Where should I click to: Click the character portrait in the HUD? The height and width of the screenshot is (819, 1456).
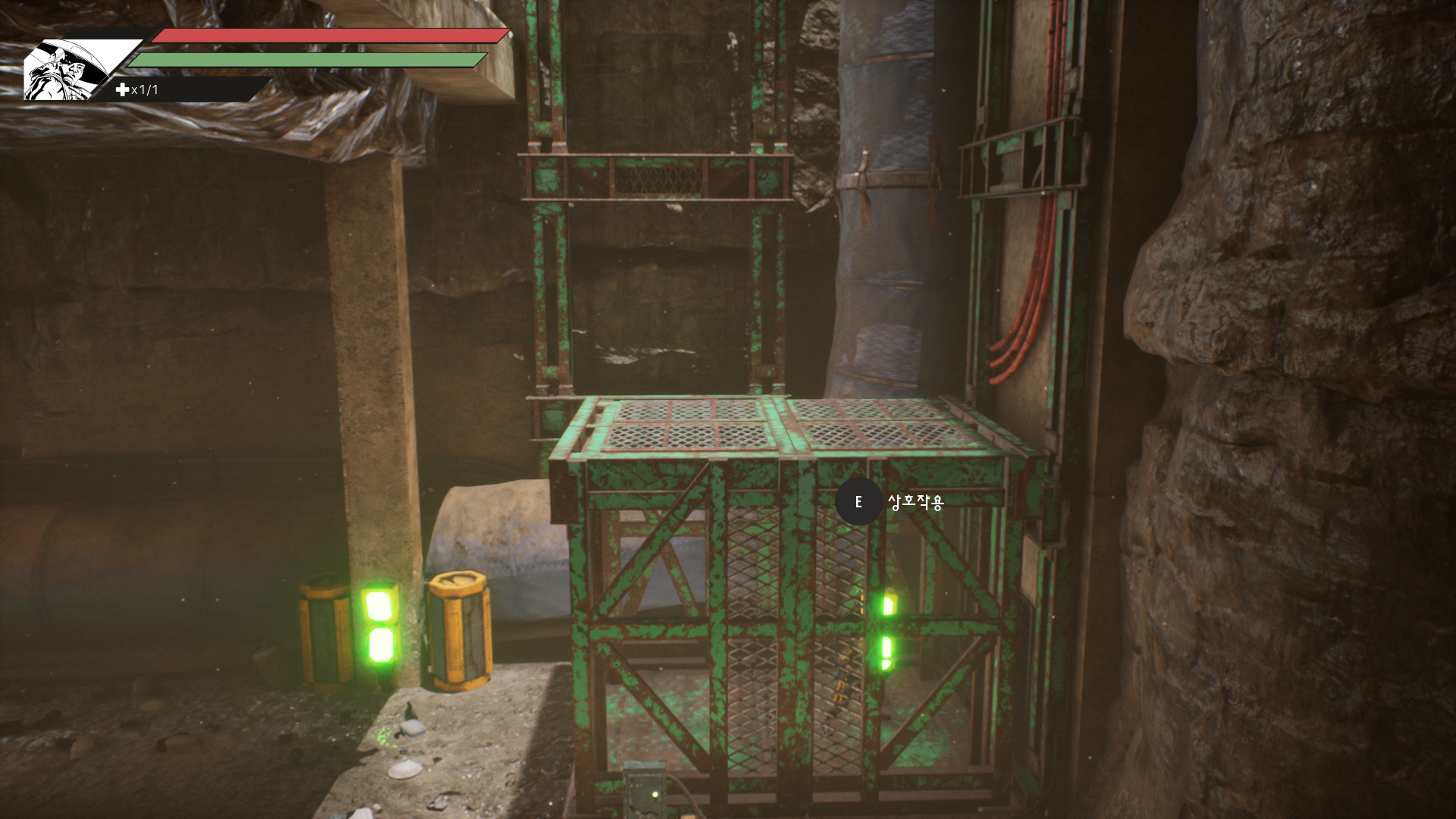click(x=68, y=70)
